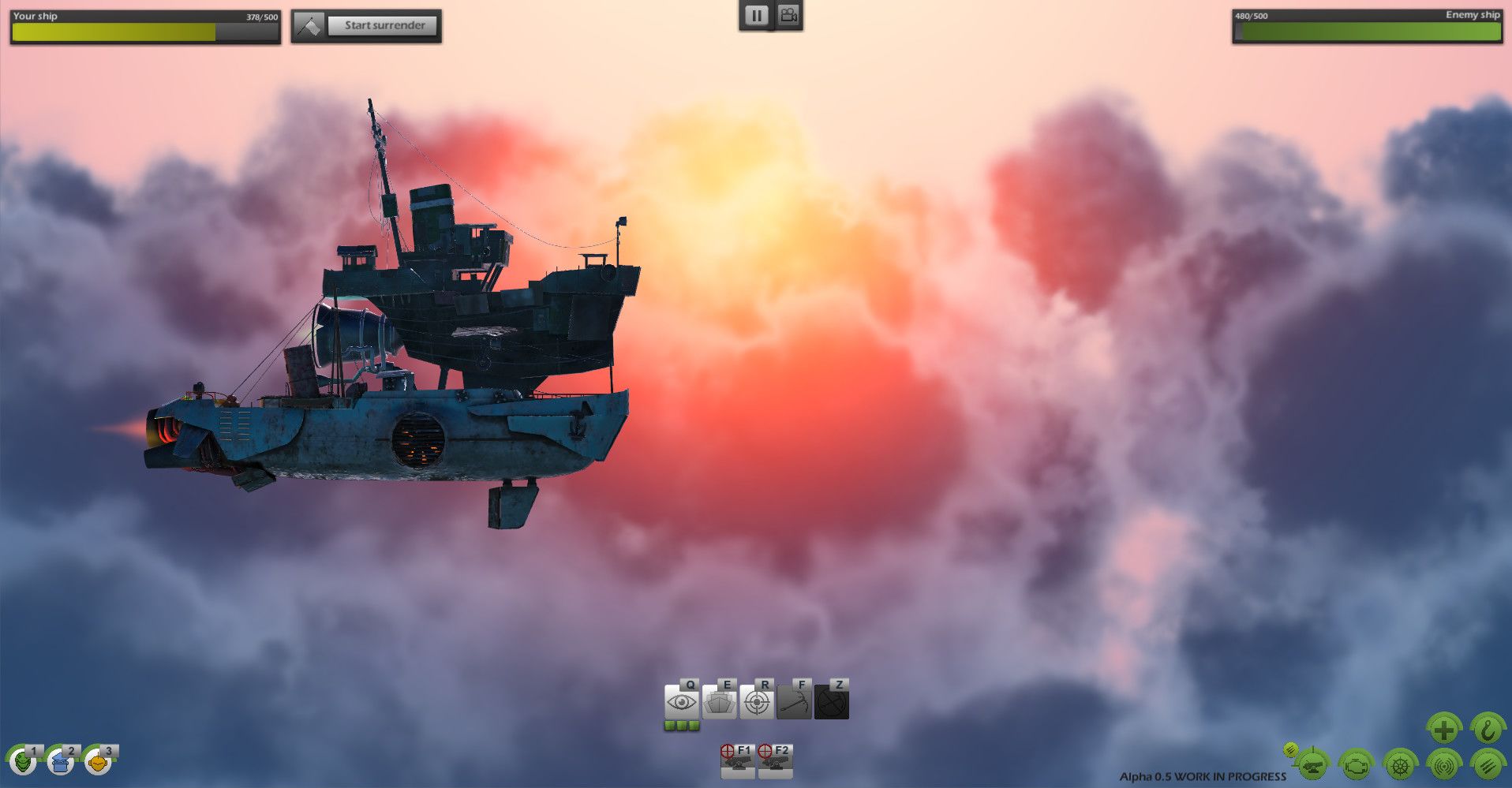1512x788 pixels.
Task: Pause the battle
Action: [756, 16]
